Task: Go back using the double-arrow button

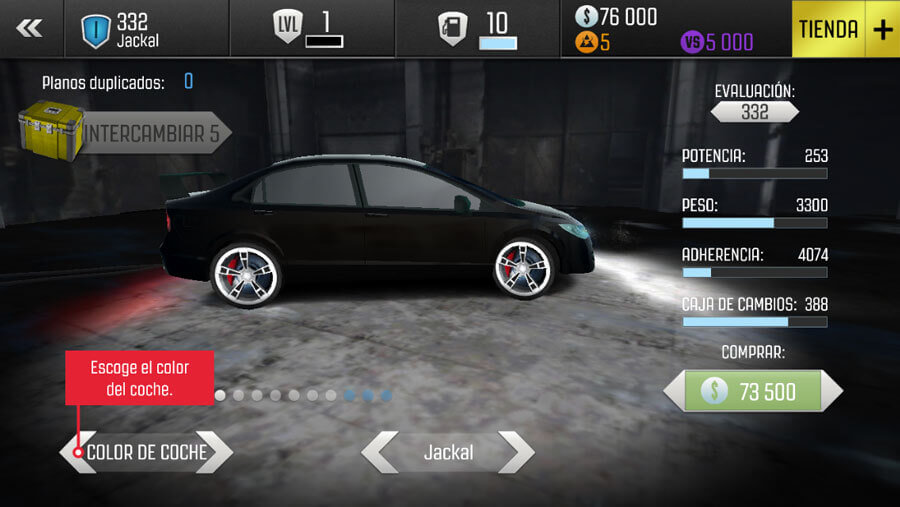Action: [31, 29]
